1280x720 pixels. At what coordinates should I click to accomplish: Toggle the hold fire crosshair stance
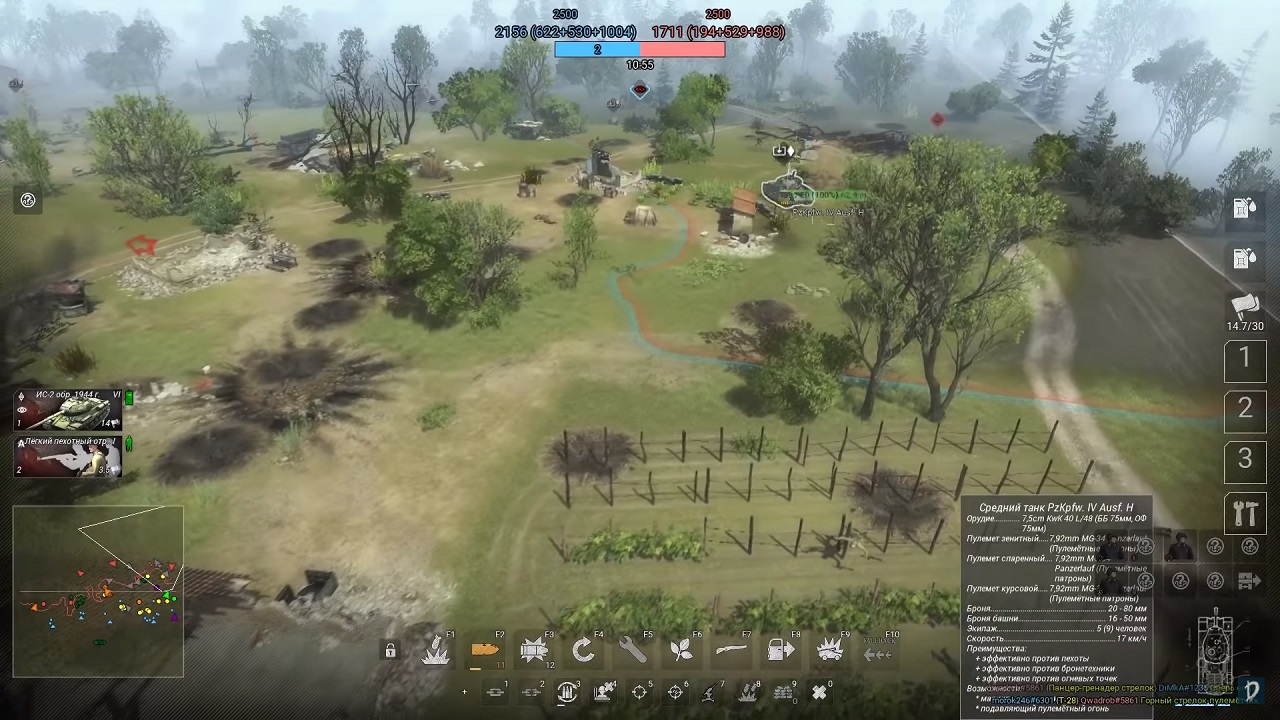tap(637, 691)
